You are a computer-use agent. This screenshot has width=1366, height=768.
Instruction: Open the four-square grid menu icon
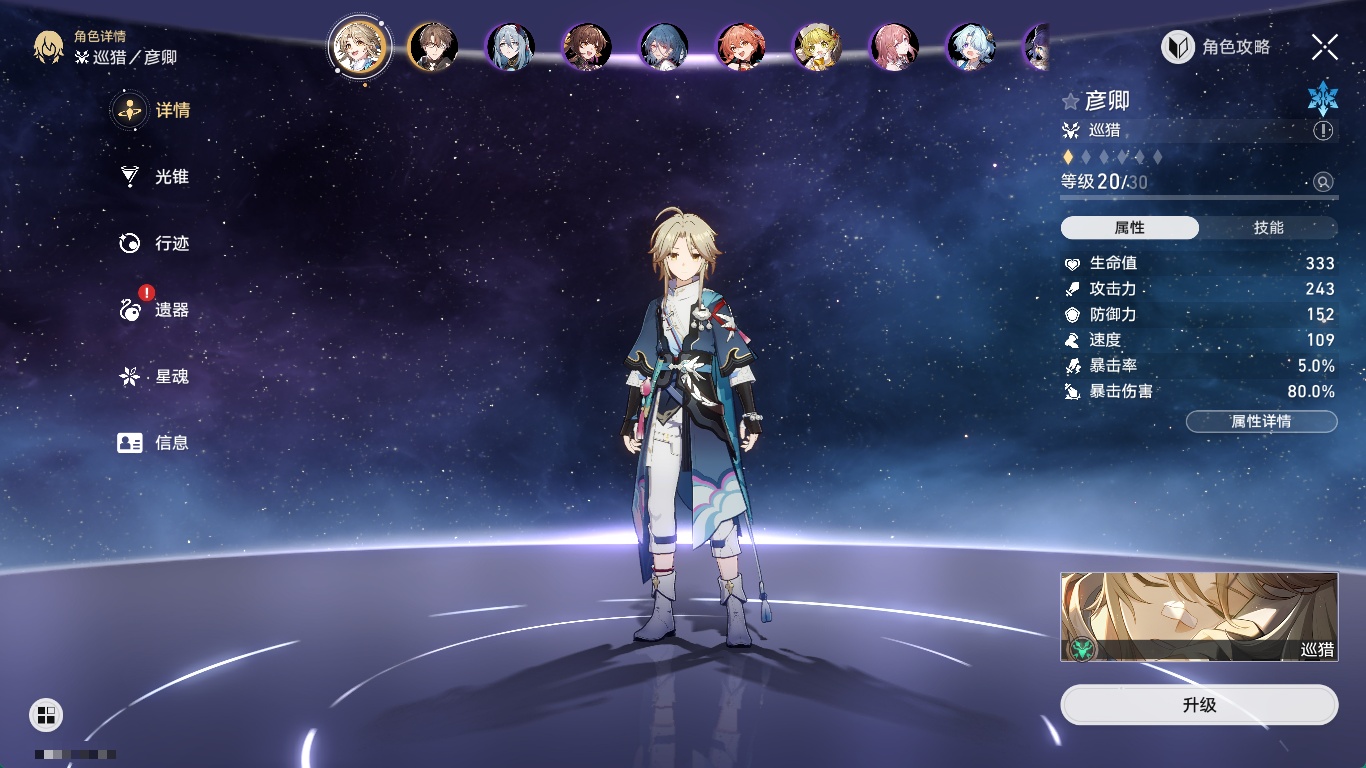coord(46,714)
